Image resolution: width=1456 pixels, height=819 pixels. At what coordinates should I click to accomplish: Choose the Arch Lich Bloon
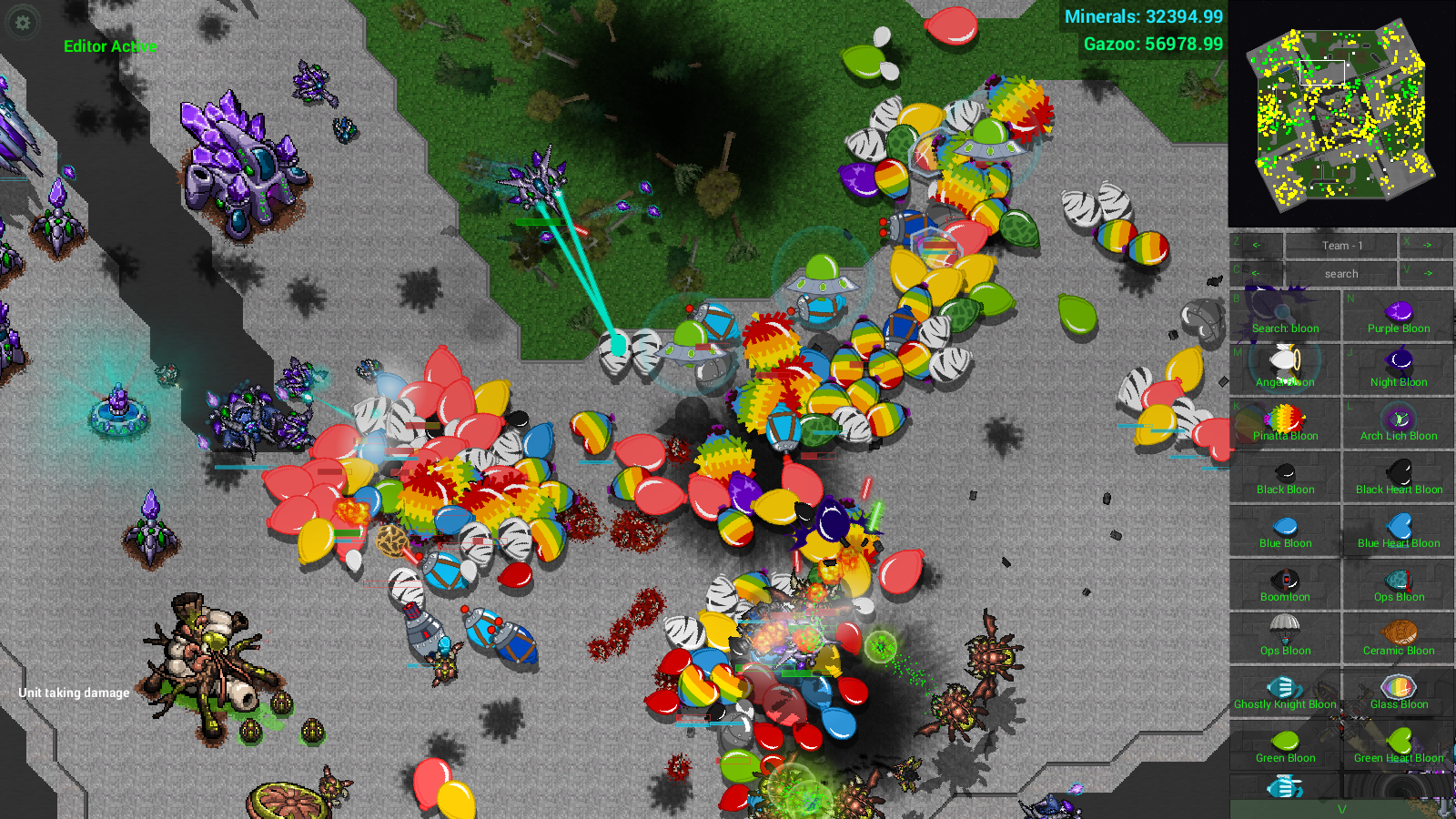(x=1399, y=423)
